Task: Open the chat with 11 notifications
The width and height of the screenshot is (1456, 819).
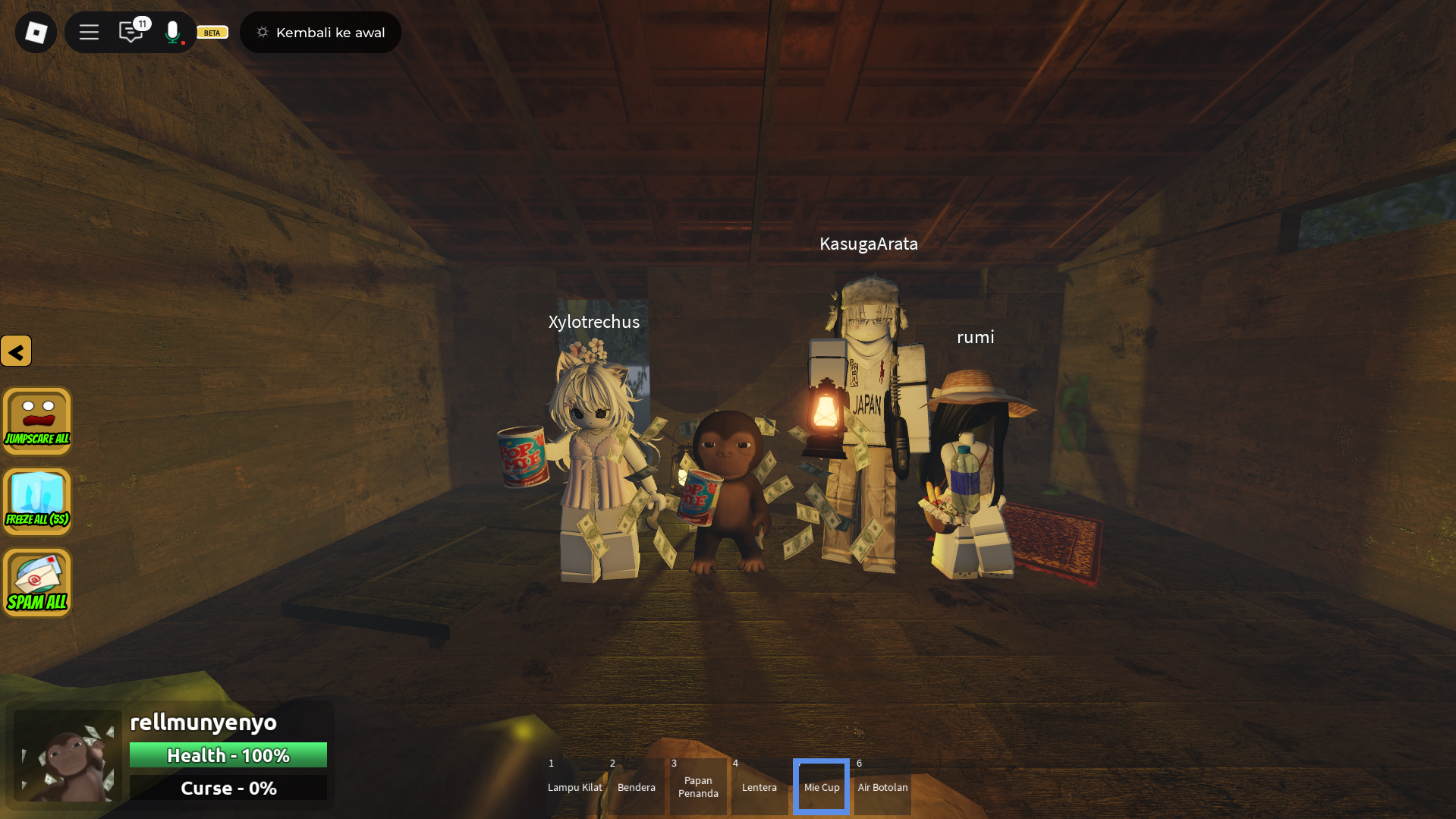Action: pos(131,32)
